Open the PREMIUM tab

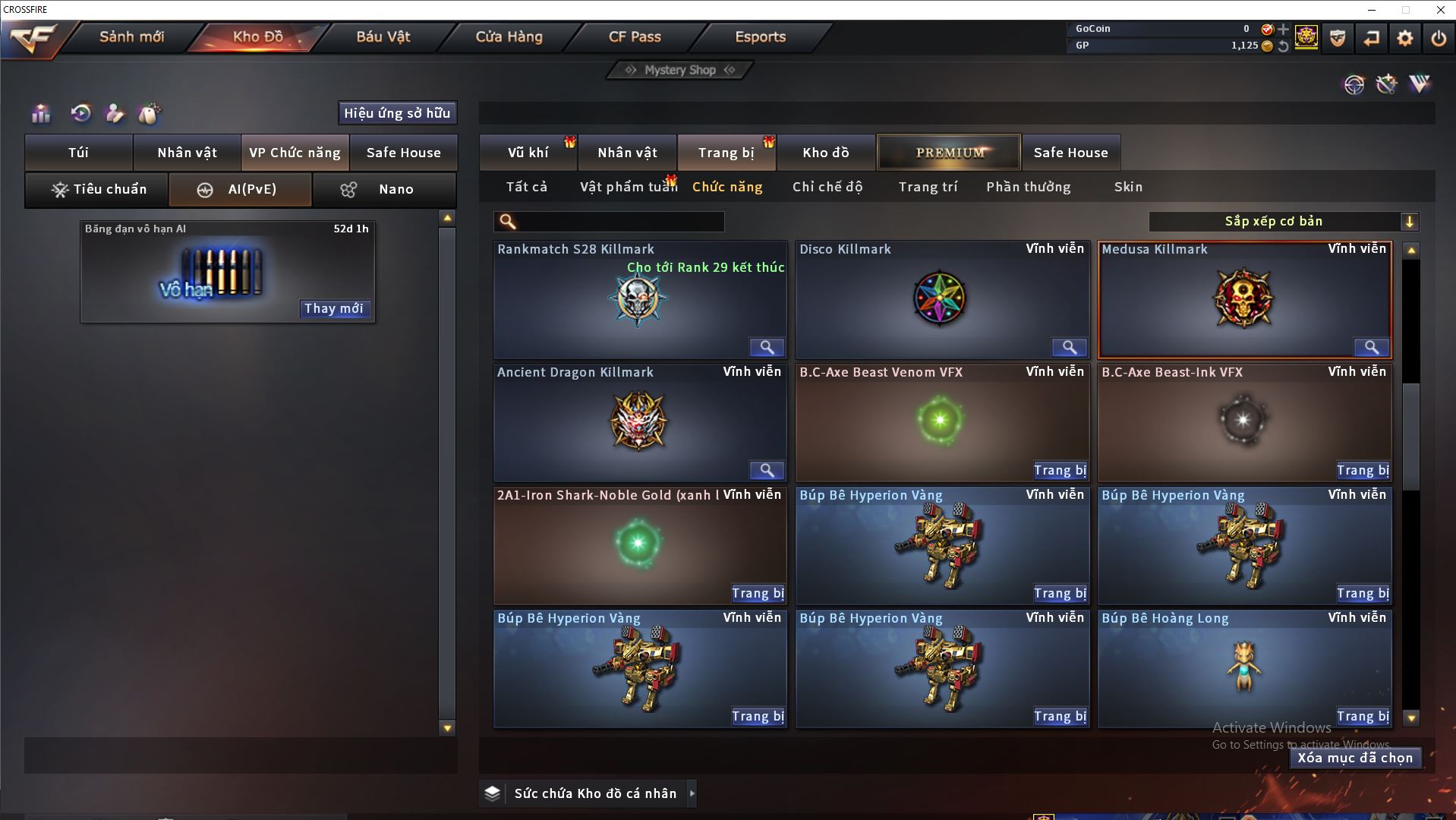click(x=949, y=153)
